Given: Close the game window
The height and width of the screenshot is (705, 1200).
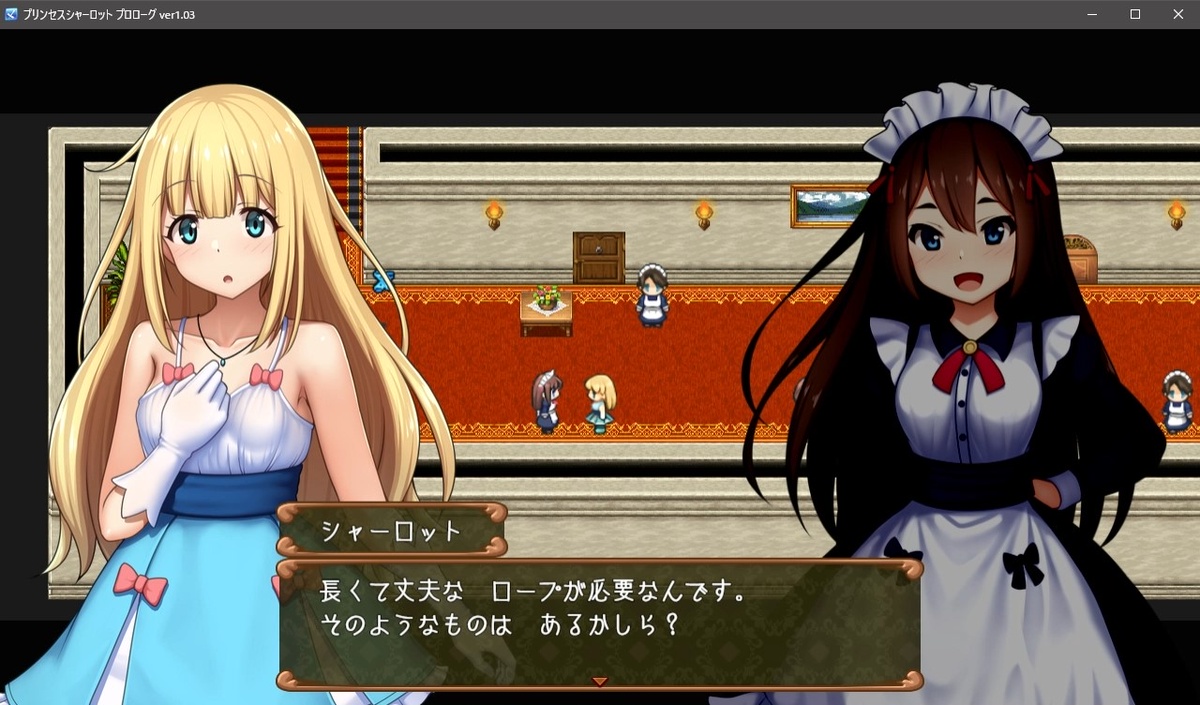Looking at the screenshot, I should (x=1176, y=14).
